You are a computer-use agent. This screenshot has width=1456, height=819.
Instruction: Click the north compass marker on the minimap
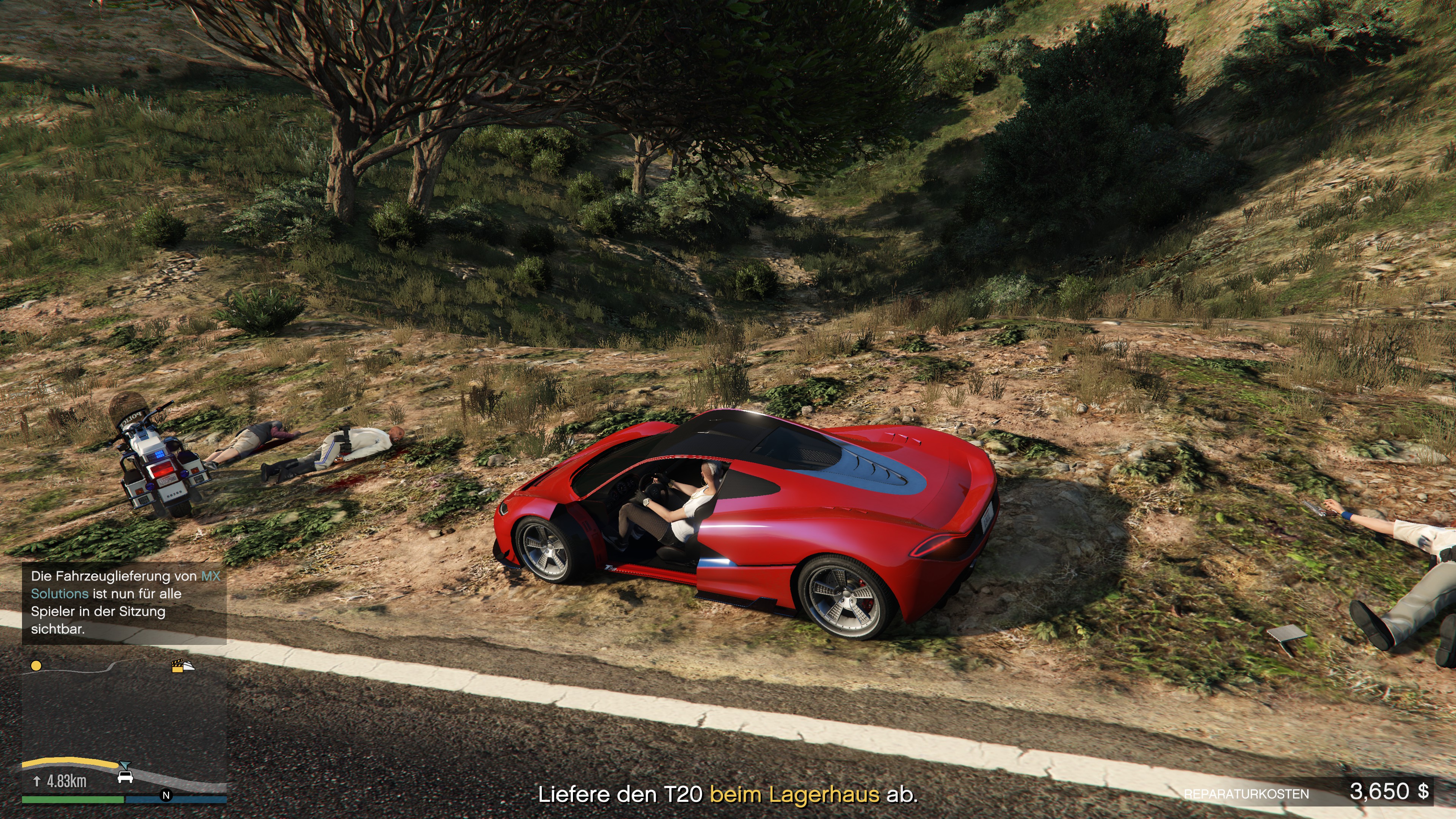click(x=166, y=795)
